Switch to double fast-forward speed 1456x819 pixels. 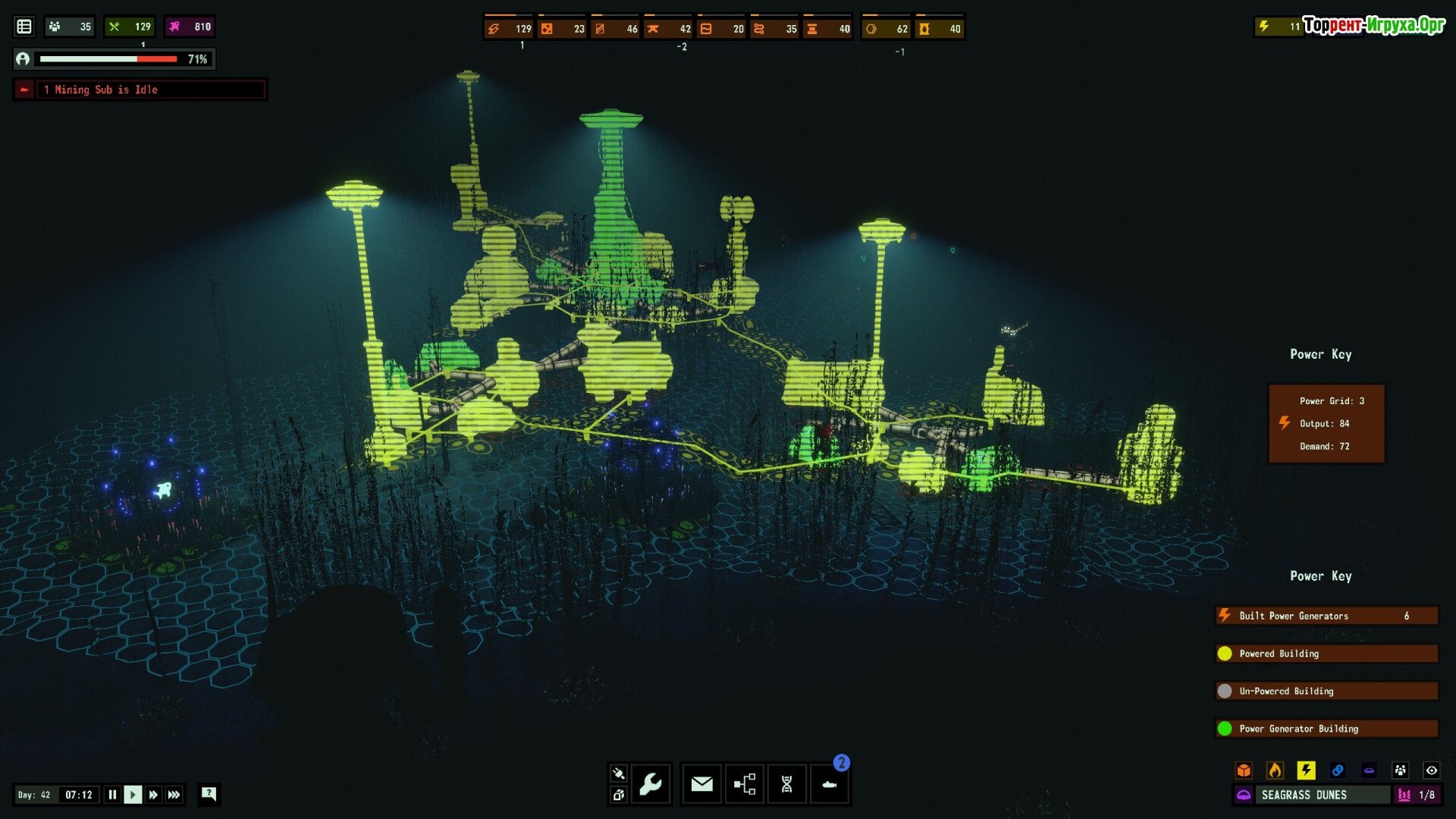pyautogui.click(x=153, y=795)
